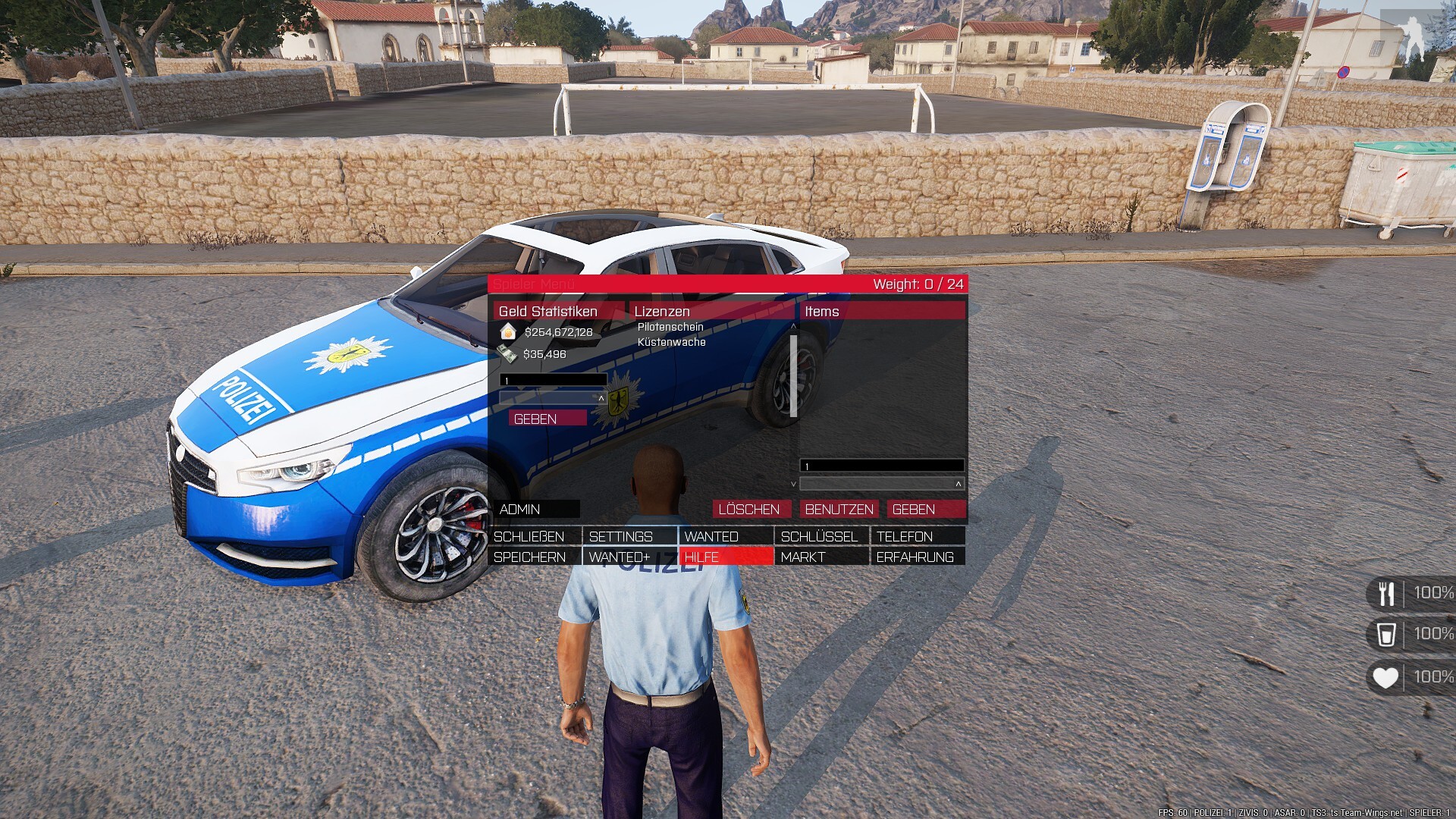
Task: Open the item recipient dropdown
Action: [x=881, y=483]
